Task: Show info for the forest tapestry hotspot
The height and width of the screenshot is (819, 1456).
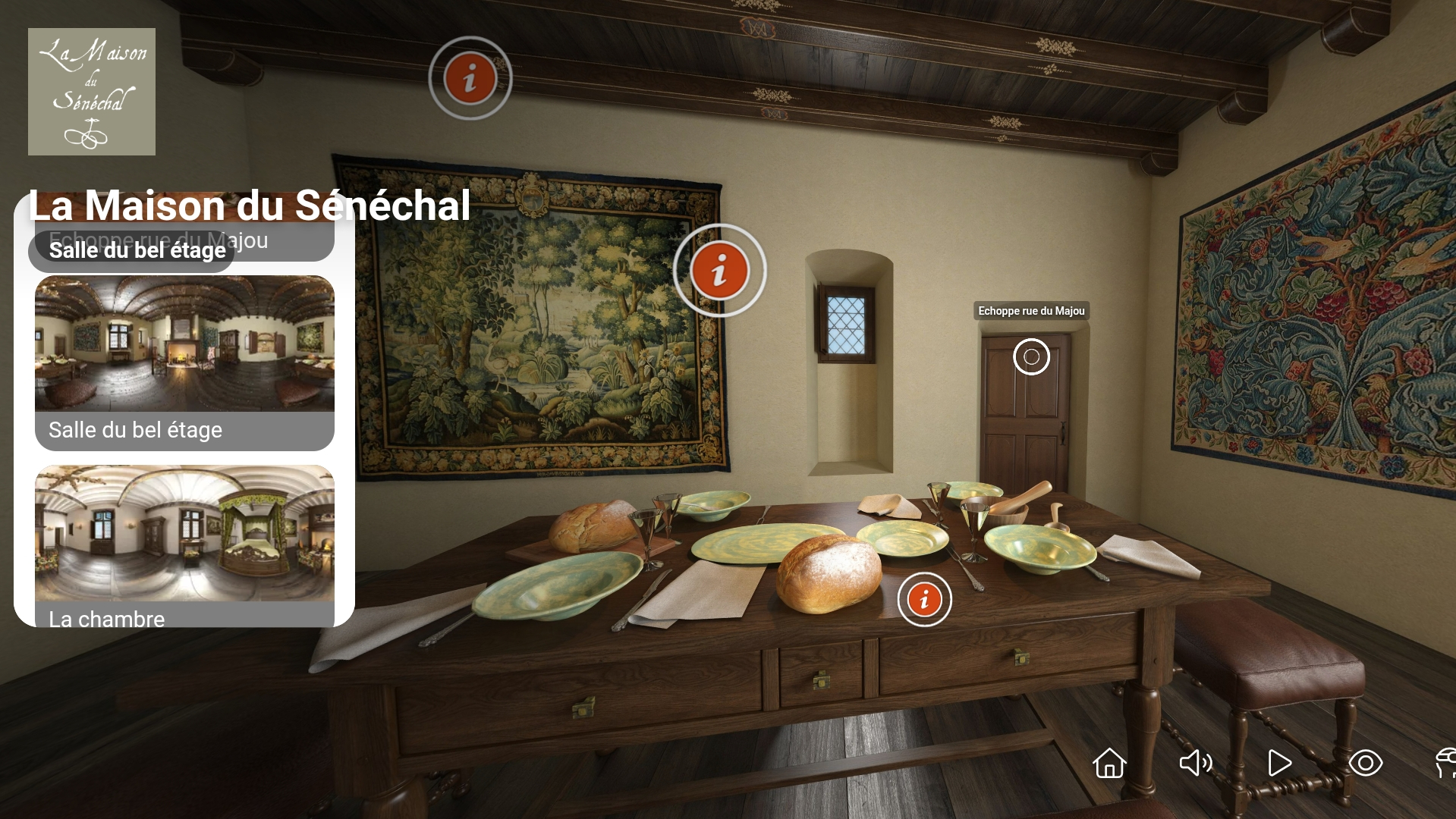Action: 719,271
